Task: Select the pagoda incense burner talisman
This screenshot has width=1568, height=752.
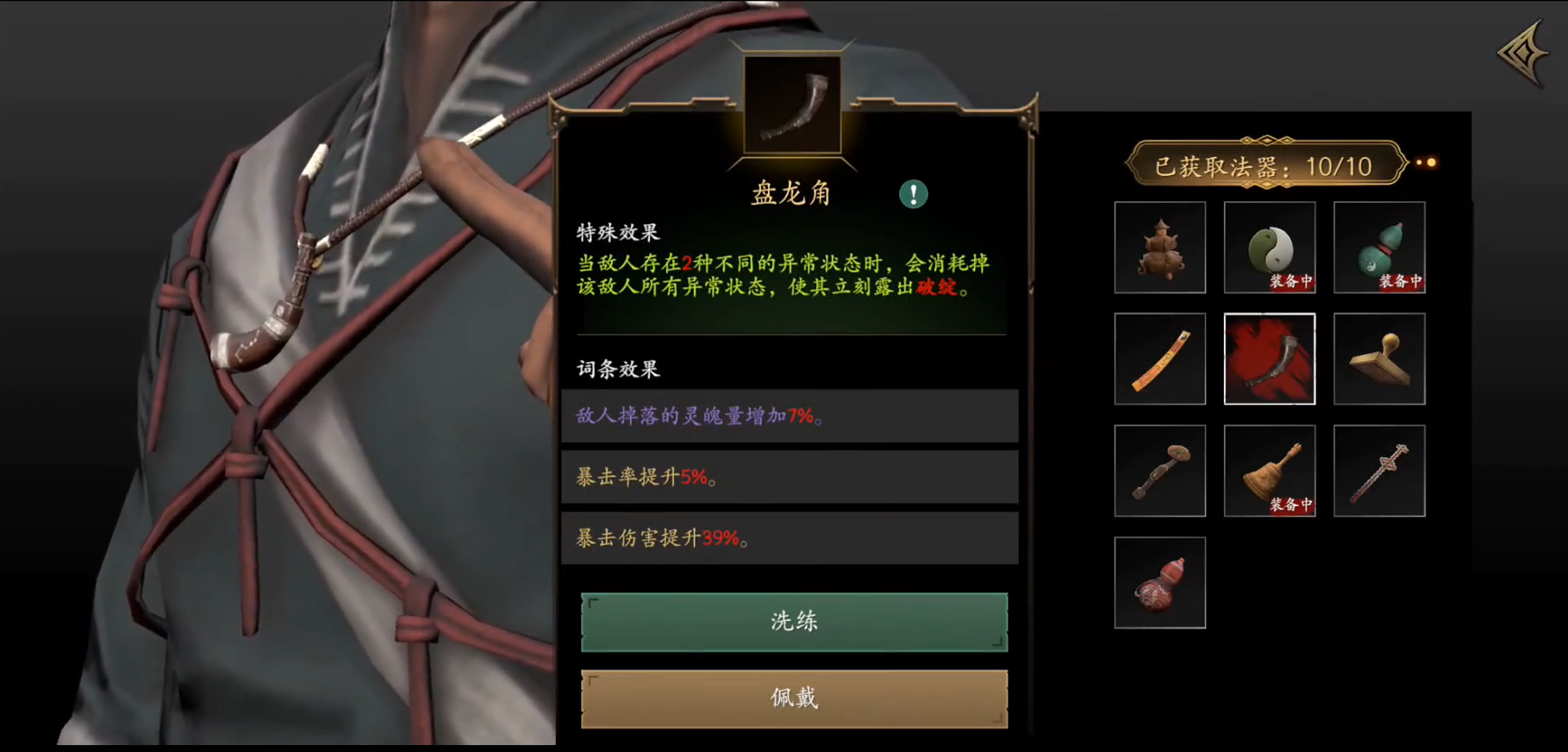Action: pyautogui.click(x=1159, y=247)
